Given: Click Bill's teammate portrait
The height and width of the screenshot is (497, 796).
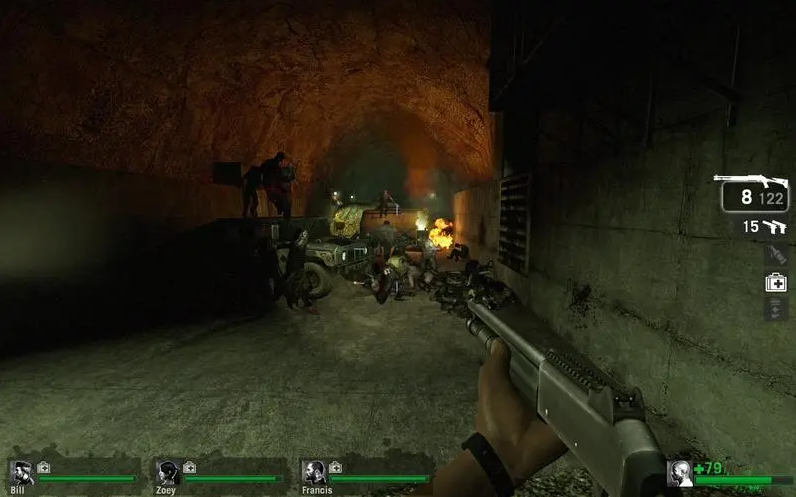Looking at the screenshot, I should (x=21, y=473).
